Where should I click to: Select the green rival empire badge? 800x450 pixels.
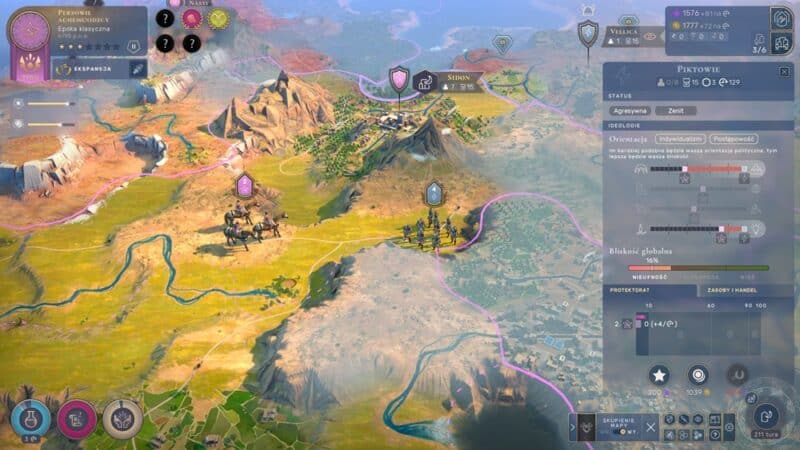click(219, 18)
